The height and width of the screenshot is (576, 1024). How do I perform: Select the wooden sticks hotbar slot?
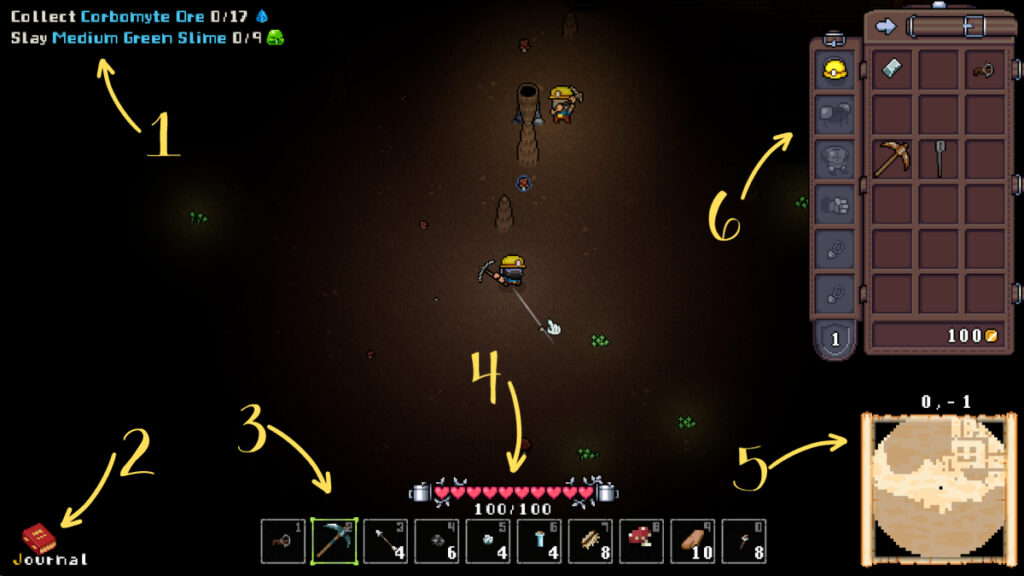click(x=590, y=541)
